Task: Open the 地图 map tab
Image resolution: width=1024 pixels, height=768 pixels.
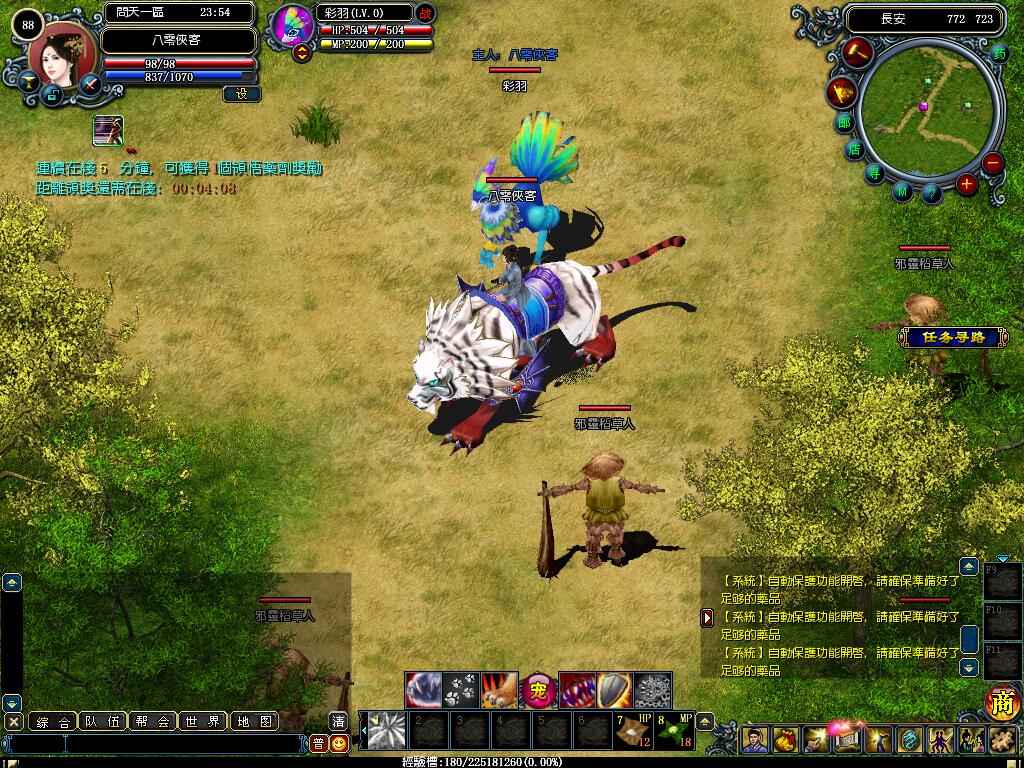Action: click(254, 721)
